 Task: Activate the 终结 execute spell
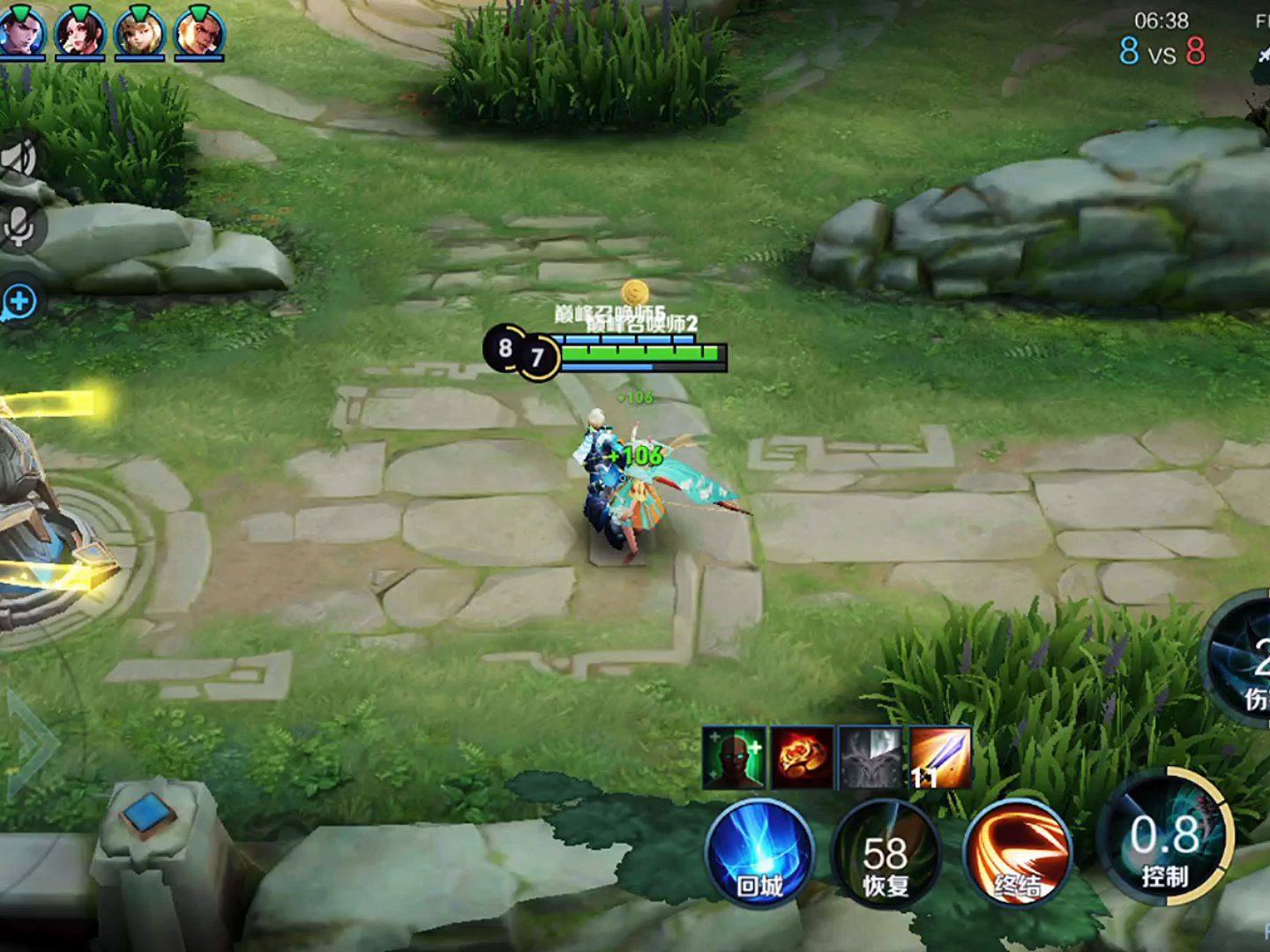[1017, 852]
